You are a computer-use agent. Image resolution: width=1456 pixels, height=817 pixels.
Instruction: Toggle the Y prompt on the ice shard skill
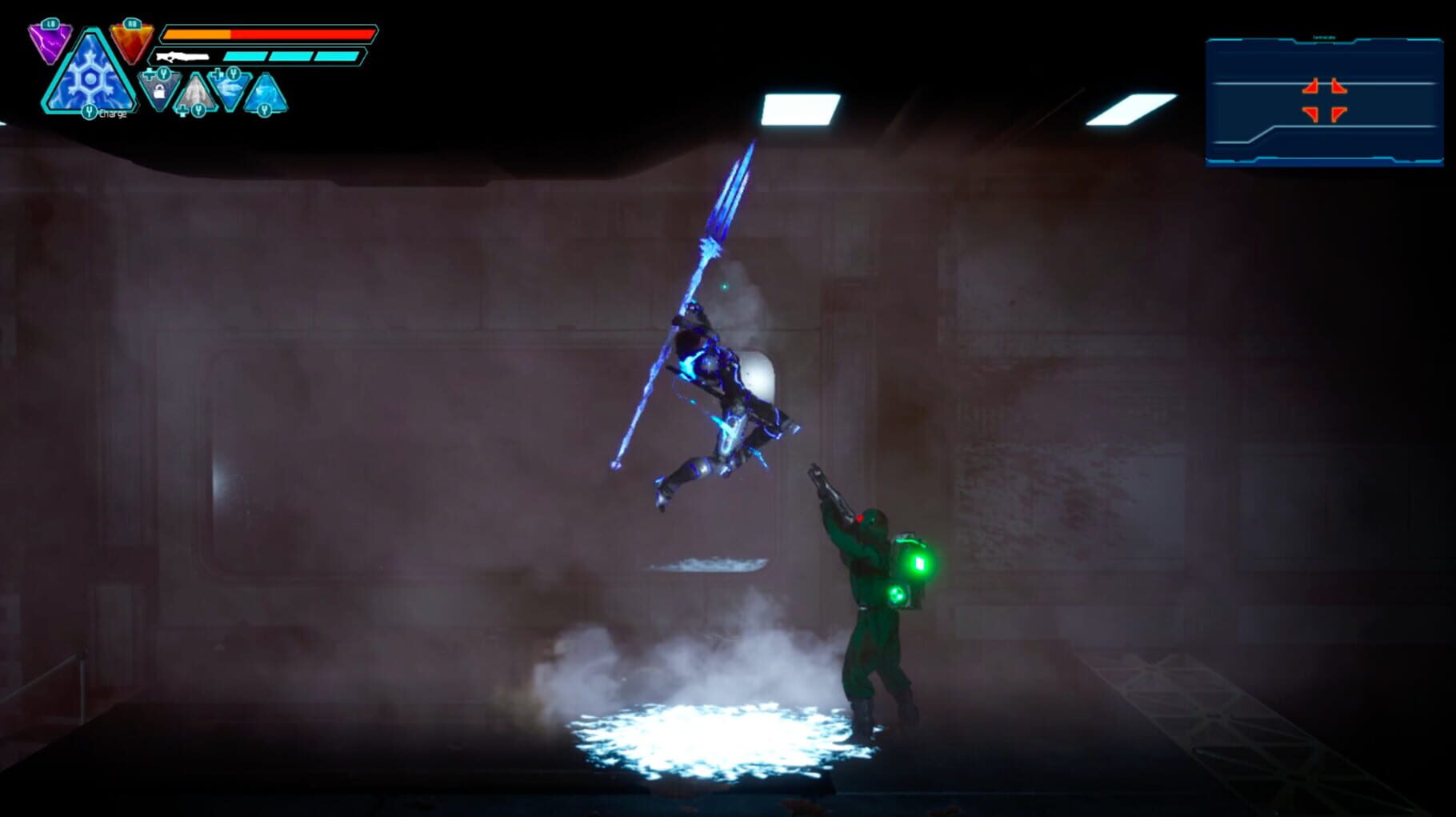pyautogui.click(x=234, y=72)
